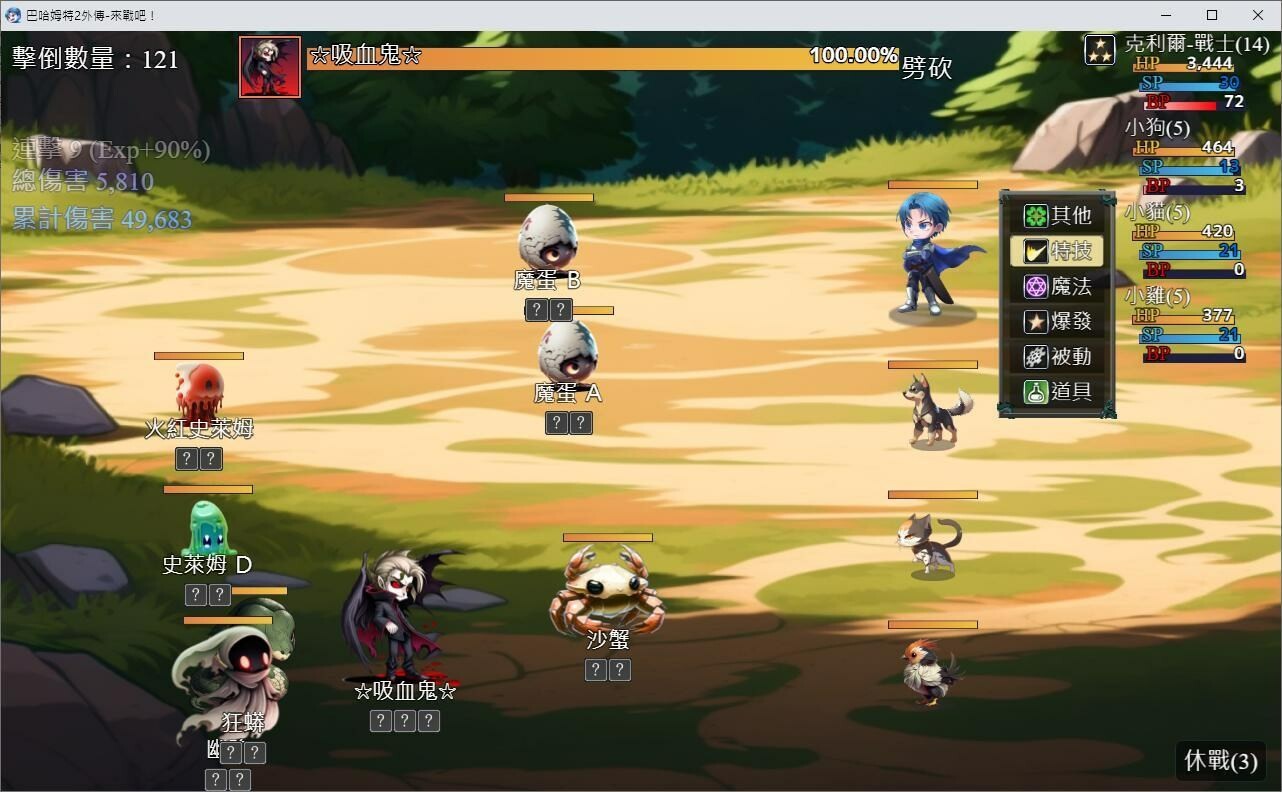1282x792 pixels.
Task: Click the vampire boss portrait at top
Action: pyautogui.click(x=269, y=66)
